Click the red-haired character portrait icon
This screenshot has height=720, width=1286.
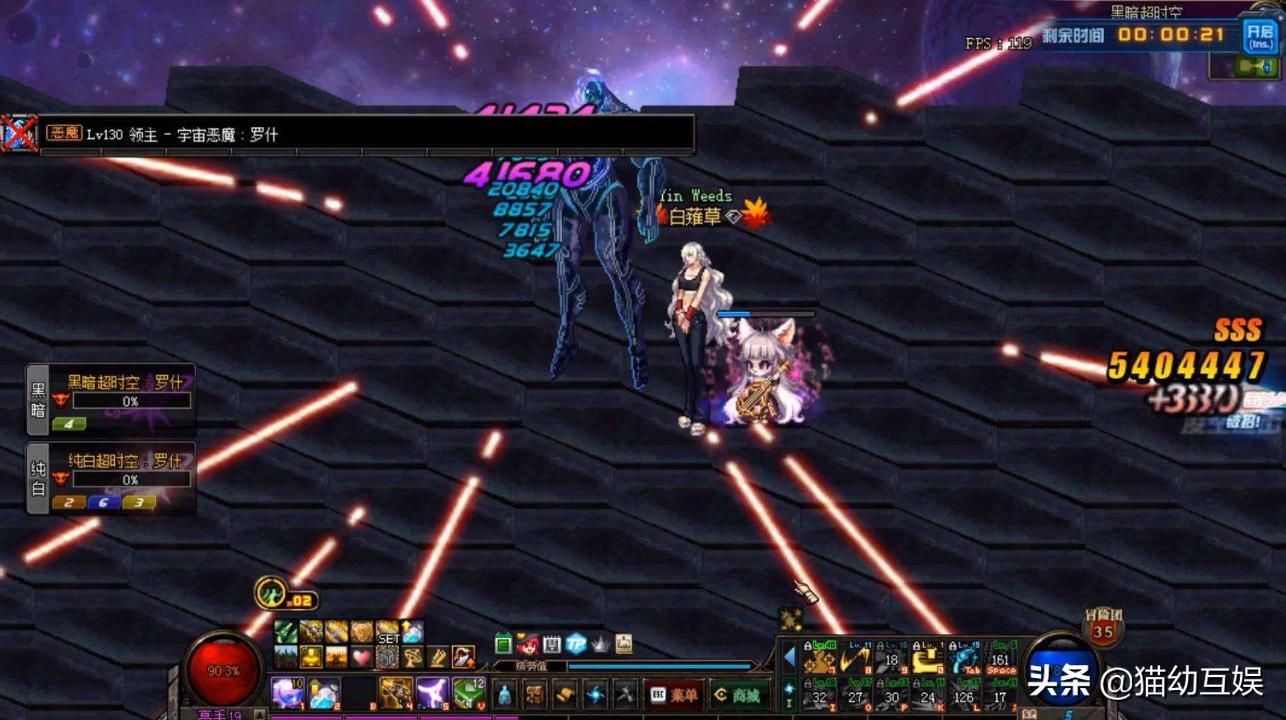[527, 644]
